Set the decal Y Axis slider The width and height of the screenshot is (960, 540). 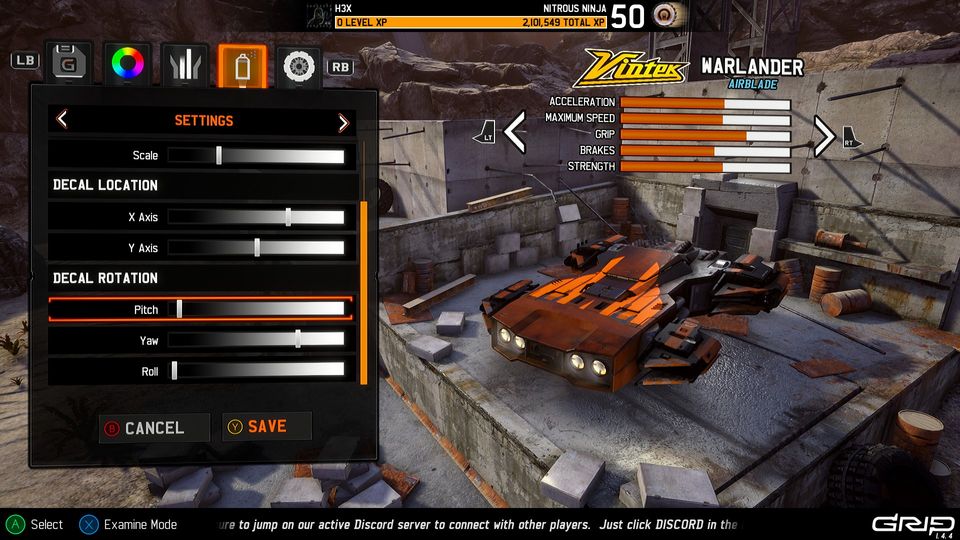[256, 248]
